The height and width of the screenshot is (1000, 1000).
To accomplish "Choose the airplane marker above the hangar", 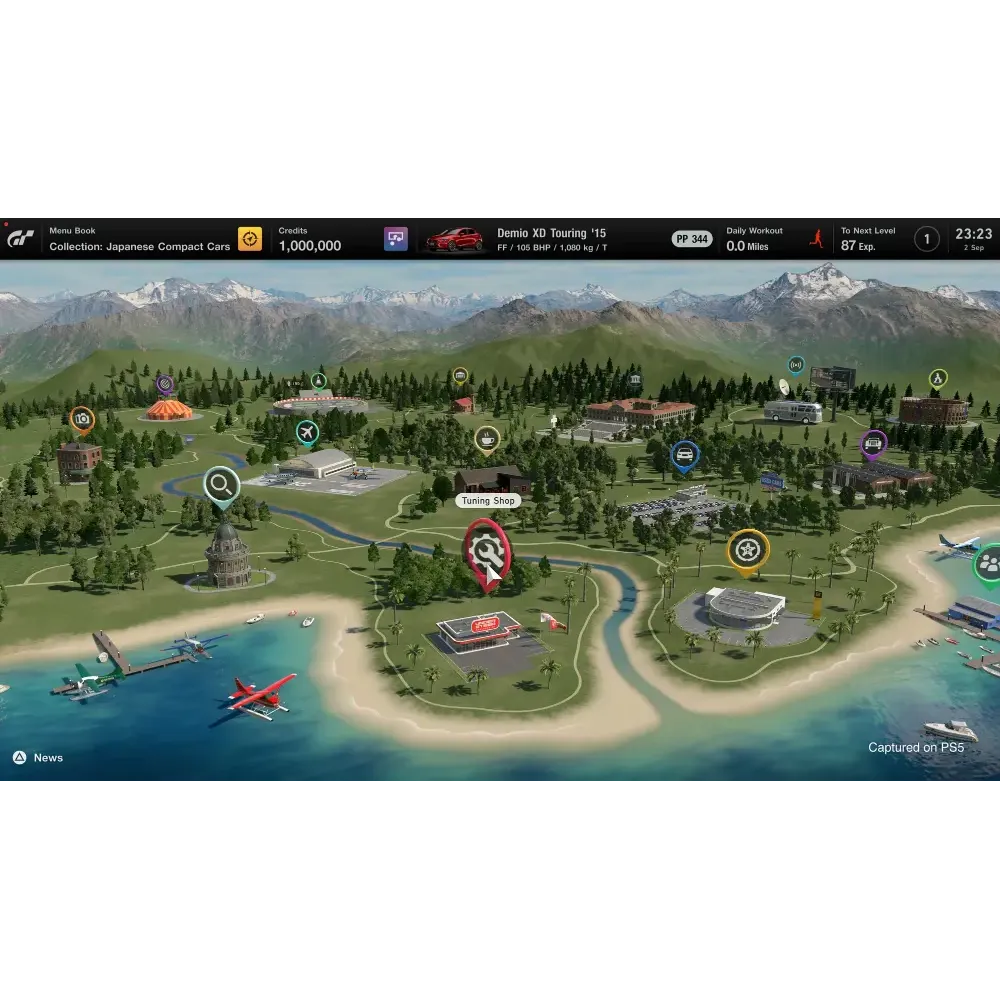I will (307, 431).
